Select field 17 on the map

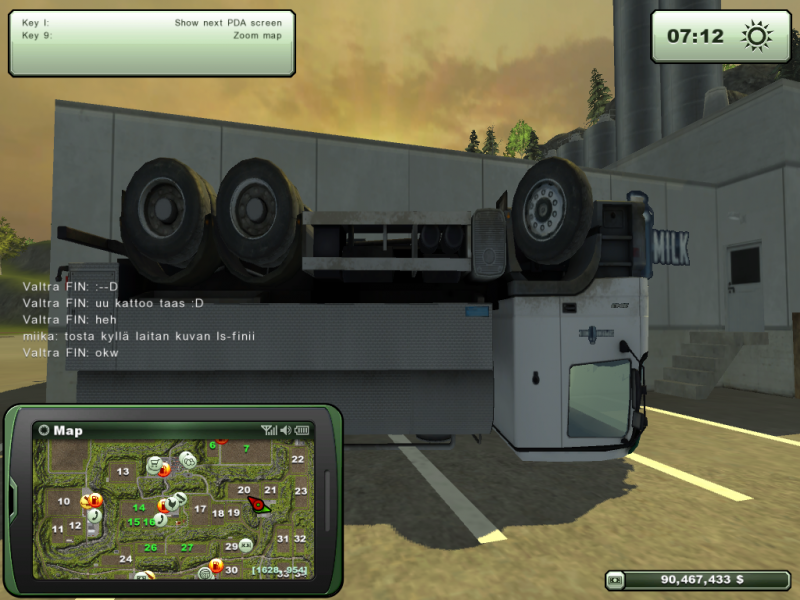pos(200,509)
